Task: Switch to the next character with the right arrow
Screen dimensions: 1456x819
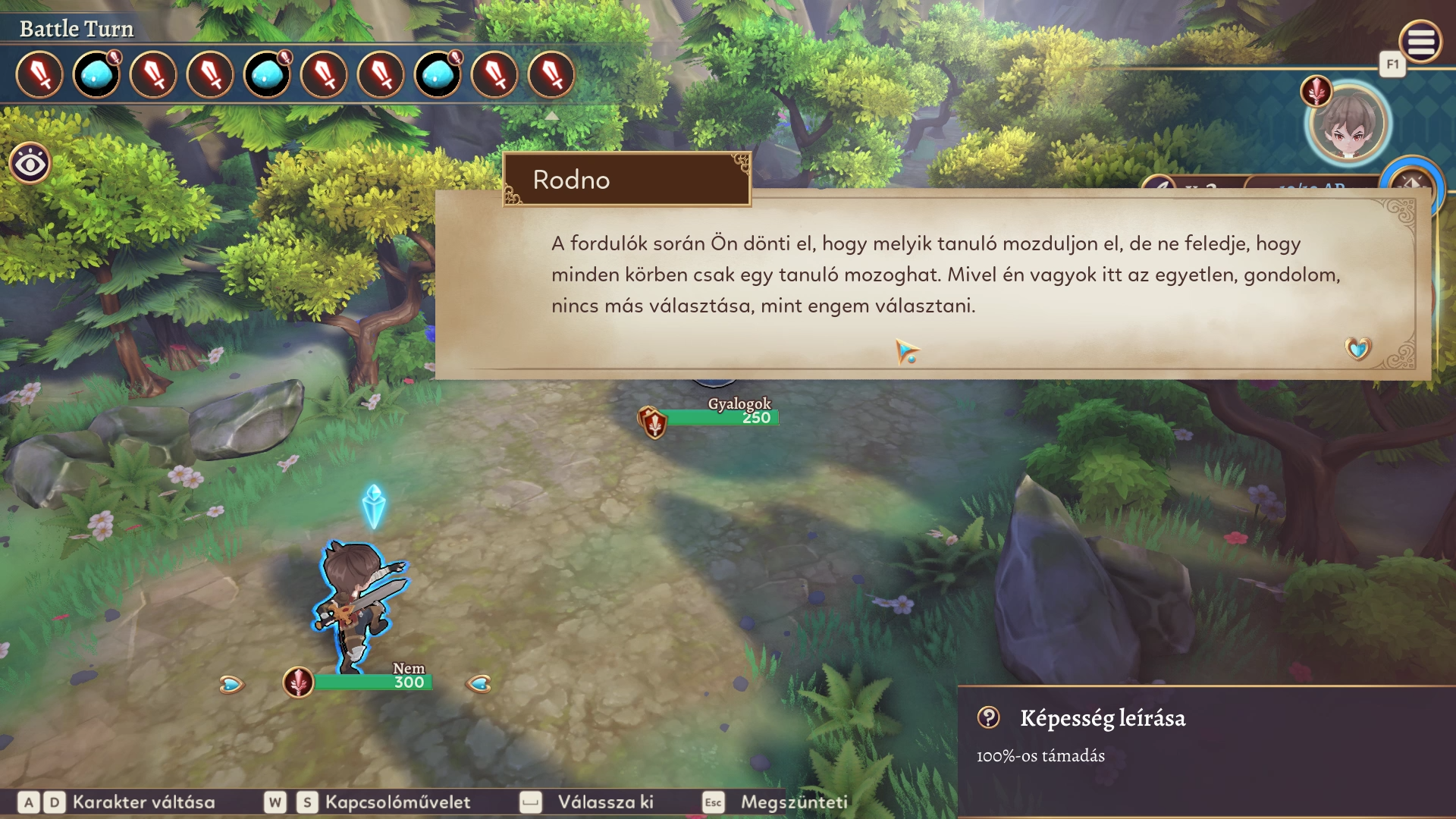Action: 479,684
